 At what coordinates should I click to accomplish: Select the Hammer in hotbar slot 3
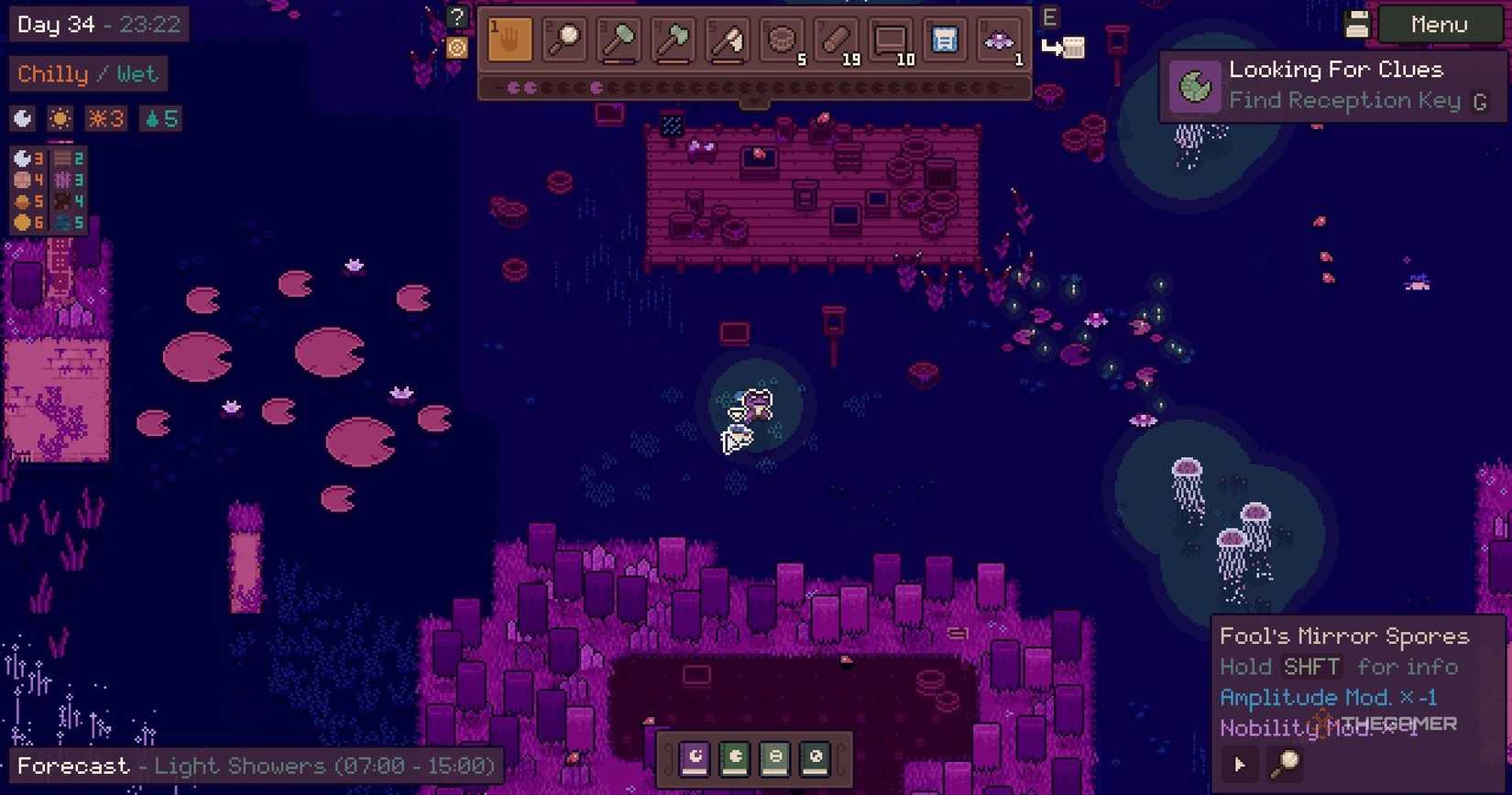click(618, 41)
